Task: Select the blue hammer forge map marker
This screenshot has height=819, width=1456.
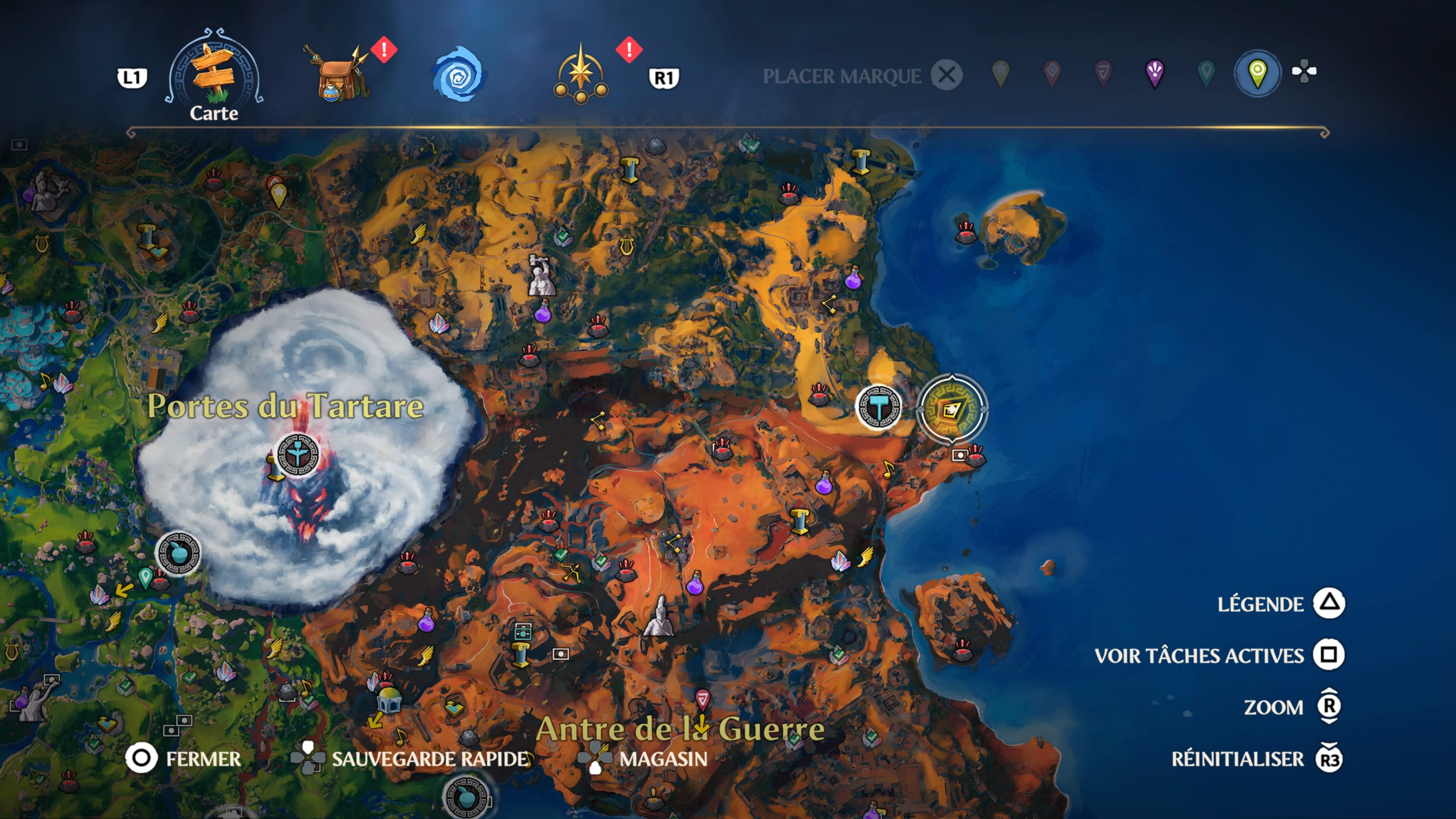Action: pos(879,407)
